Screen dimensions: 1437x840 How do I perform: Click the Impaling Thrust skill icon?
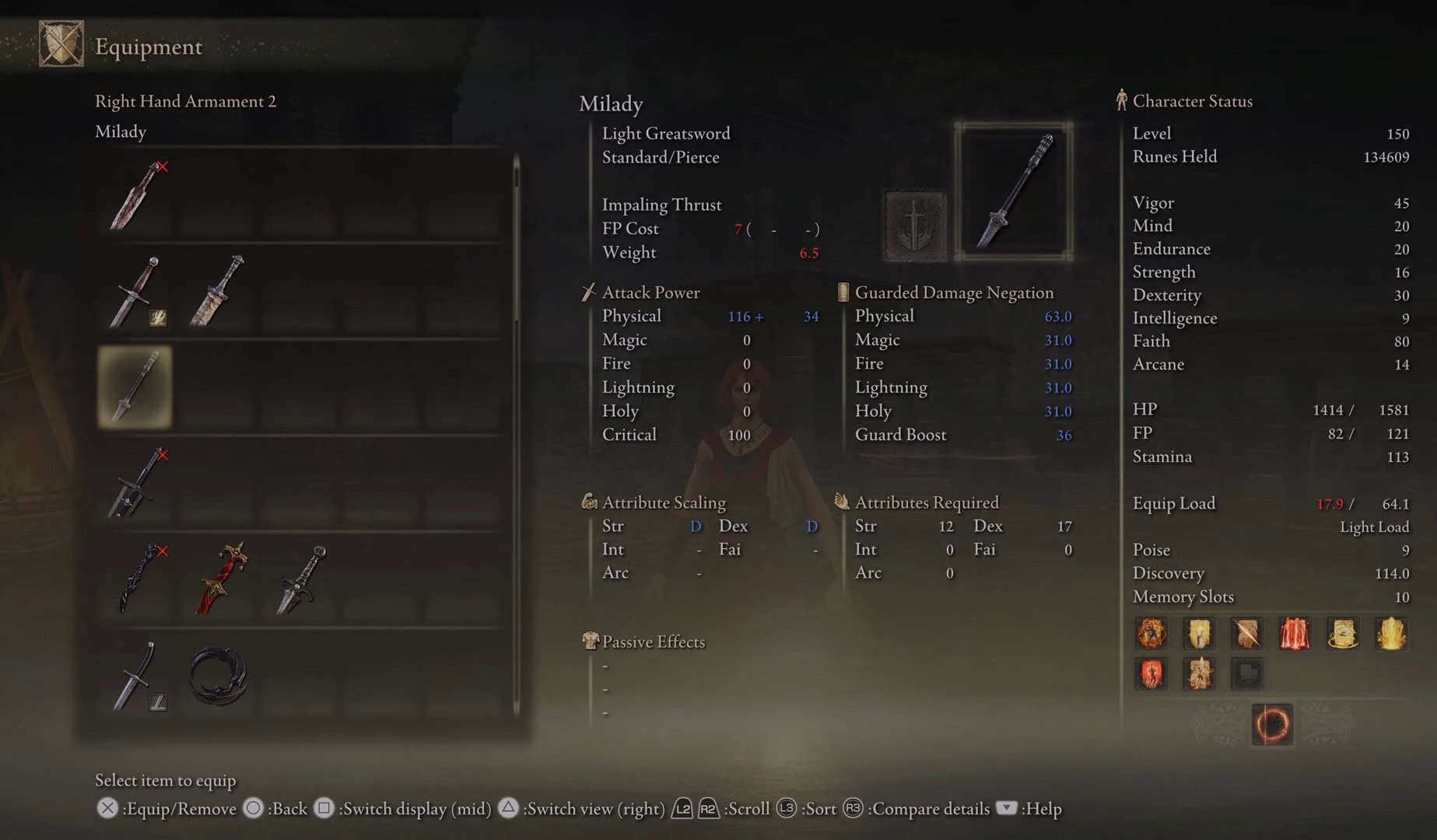pos(915,226)
